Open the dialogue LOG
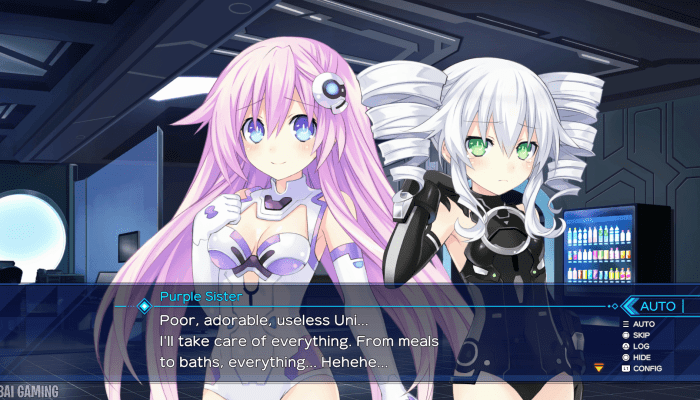 (x=642, y=346)
